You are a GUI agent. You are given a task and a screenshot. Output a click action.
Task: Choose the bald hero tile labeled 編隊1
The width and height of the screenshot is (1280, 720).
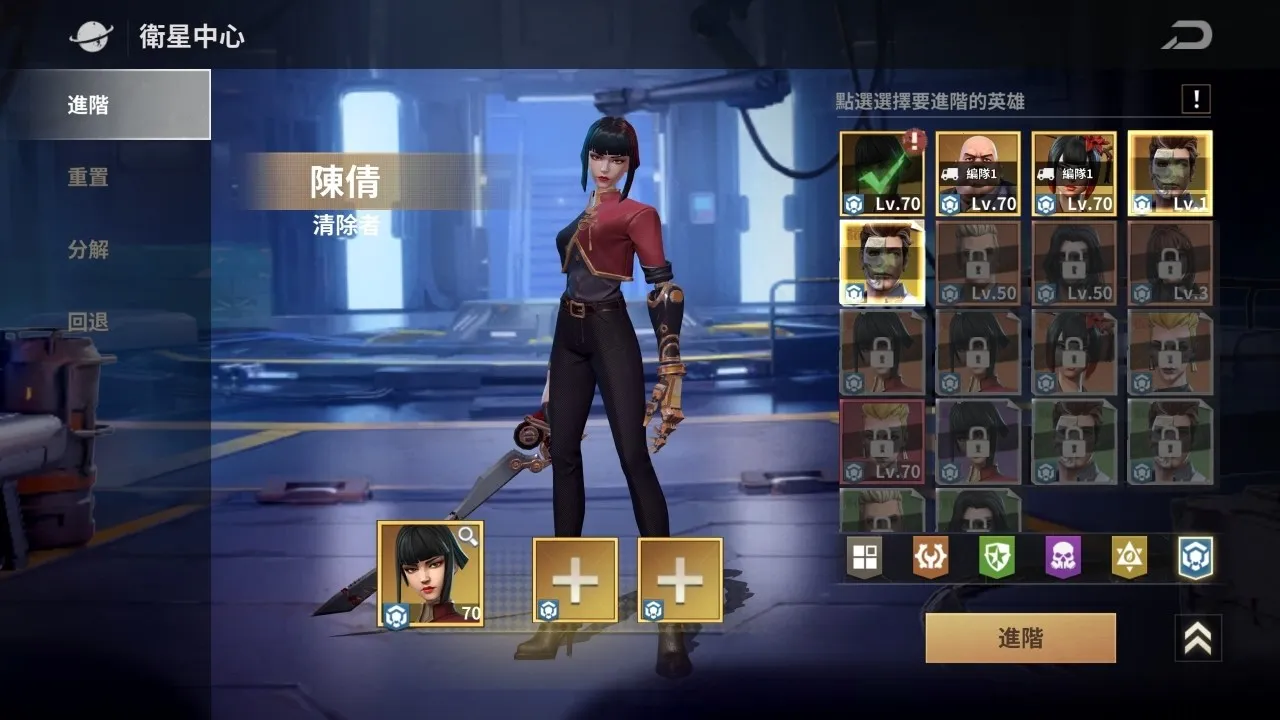978,174
